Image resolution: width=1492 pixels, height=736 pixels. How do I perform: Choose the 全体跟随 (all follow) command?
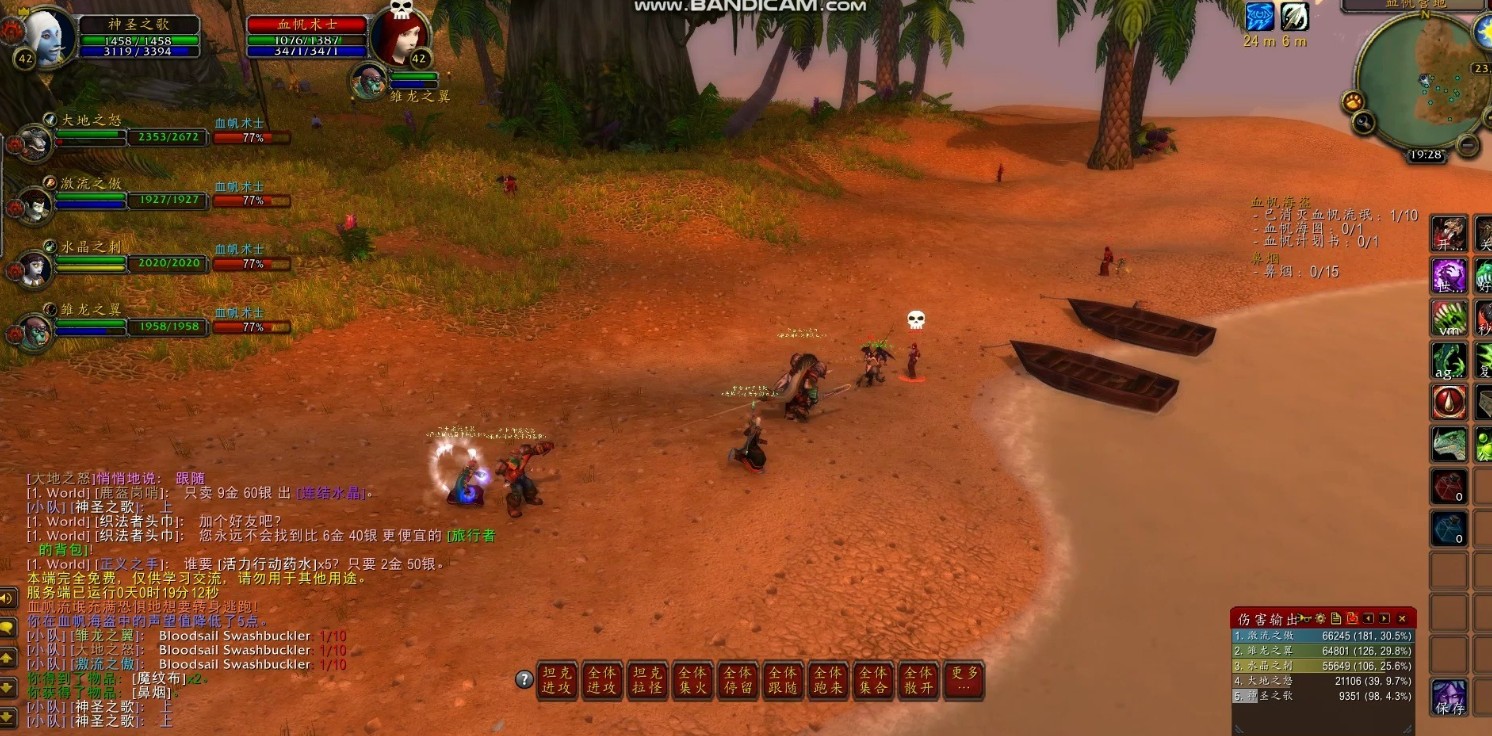pyautogui.click(x=782, y=680)
